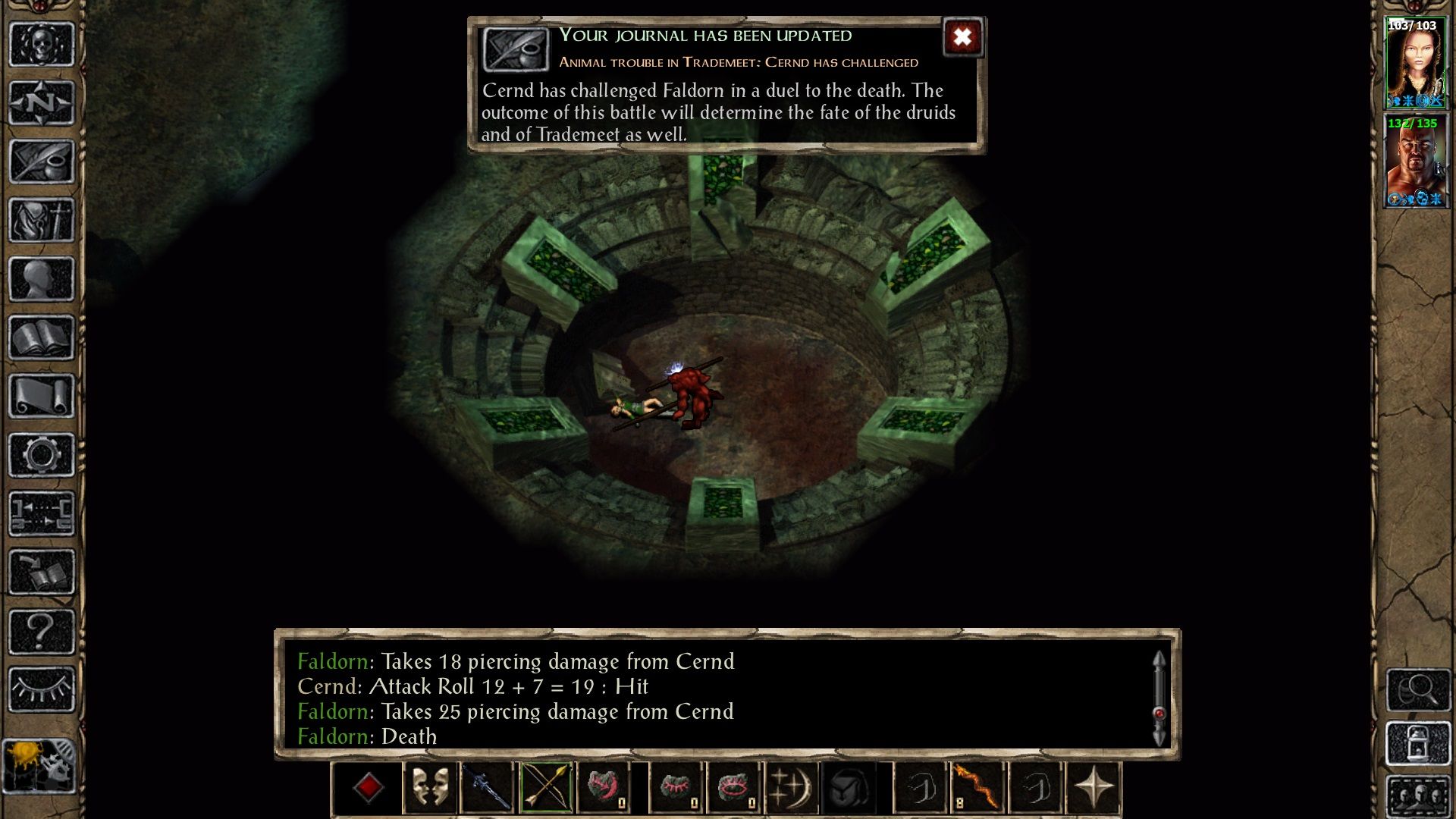Screen dimensions: 1456x819
Task: Open the options with the gear button
Action: 42,455
